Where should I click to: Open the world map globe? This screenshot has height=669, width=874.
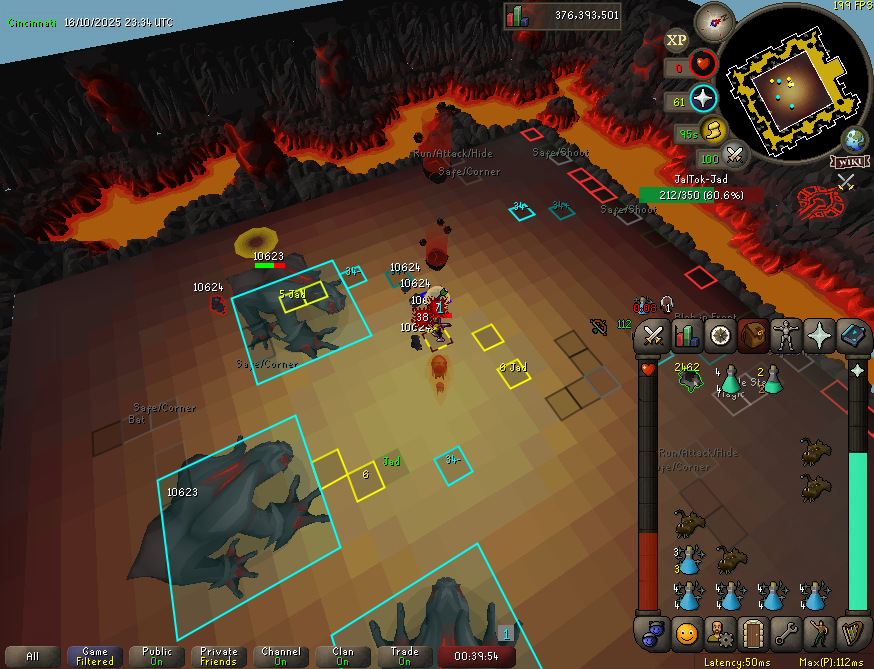pyautogui.click(x=855, y=140)
